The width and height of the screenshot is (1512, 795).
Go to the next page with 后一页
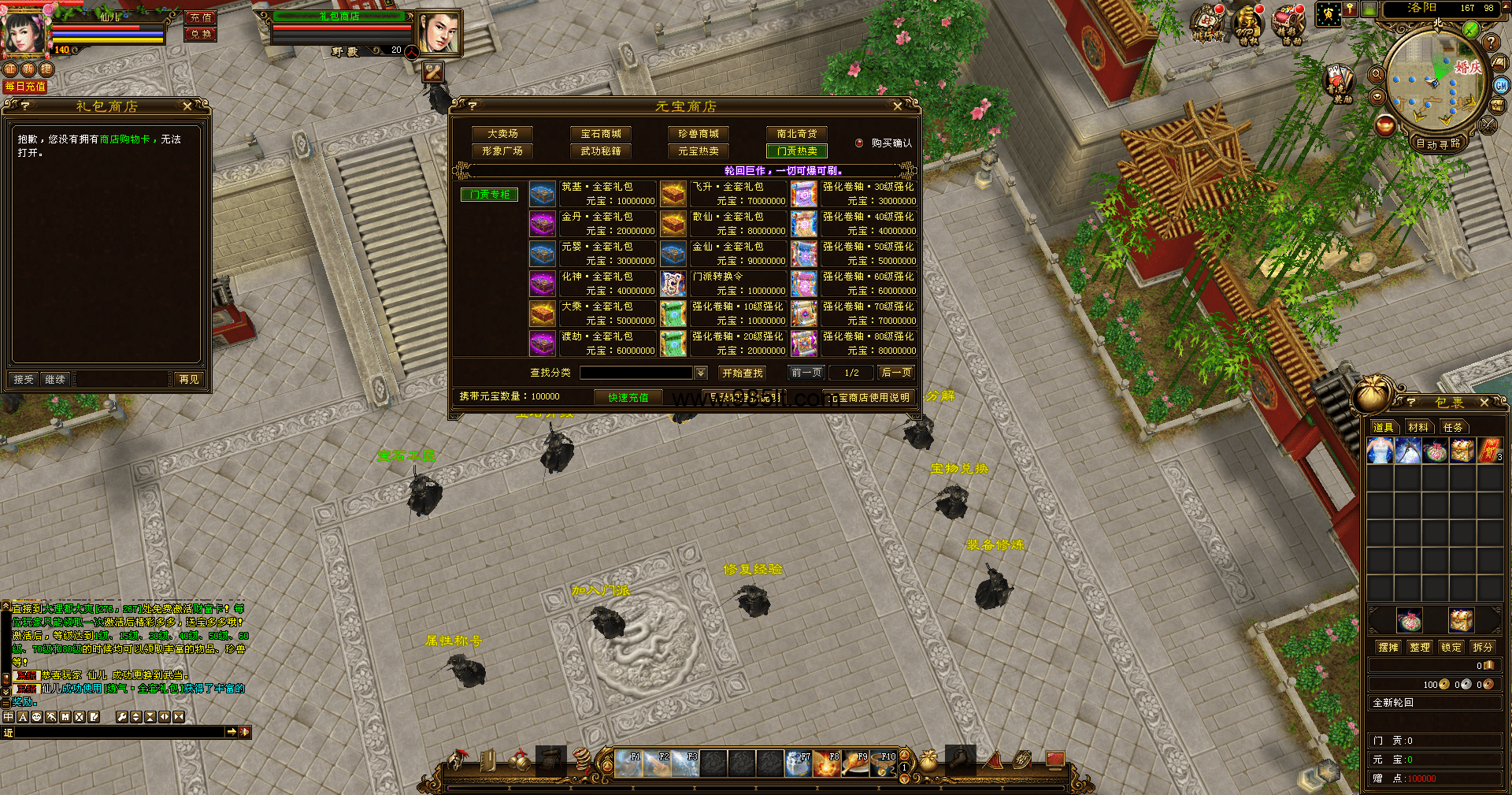[896, 373]
